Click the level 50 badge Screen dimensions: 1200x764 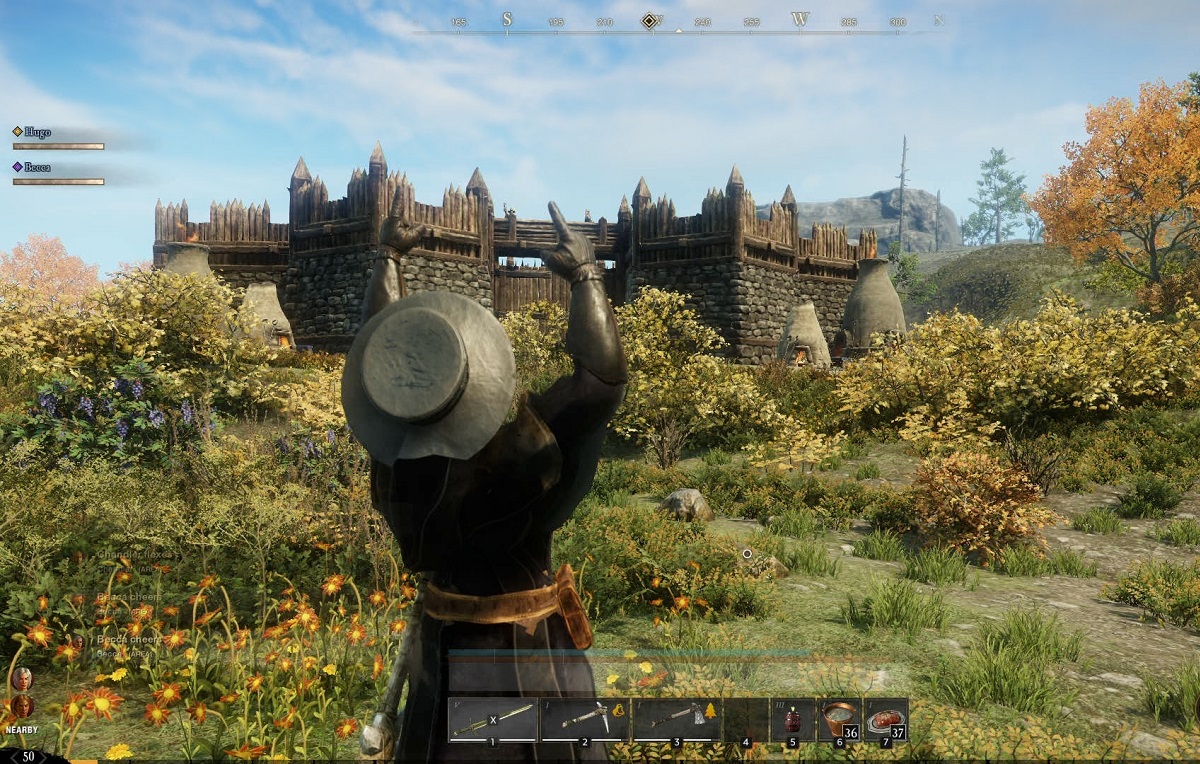click(x=28, y=756)
